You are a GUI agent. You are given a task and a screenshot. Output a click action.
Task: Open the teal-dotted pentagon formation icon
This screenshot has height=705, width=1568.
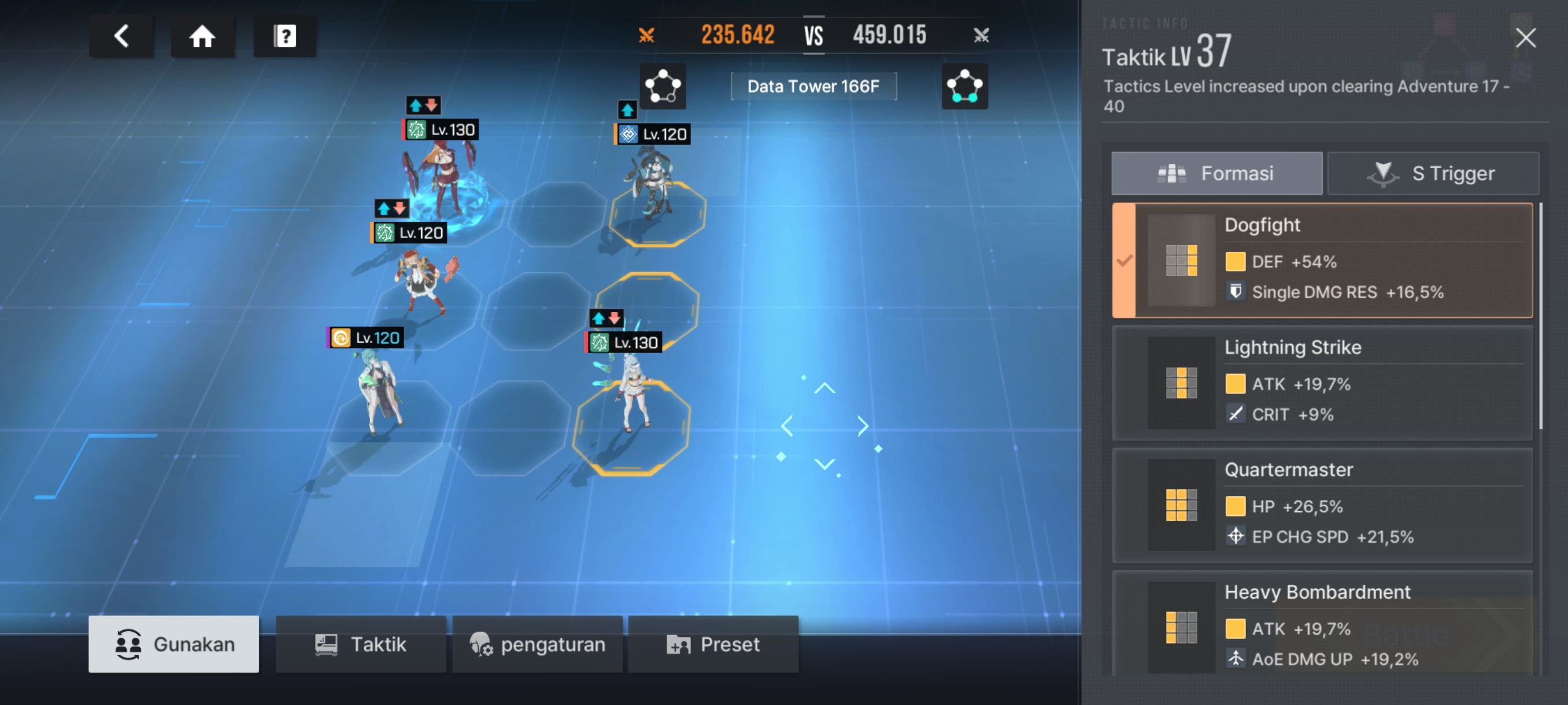tap(964, 86)
